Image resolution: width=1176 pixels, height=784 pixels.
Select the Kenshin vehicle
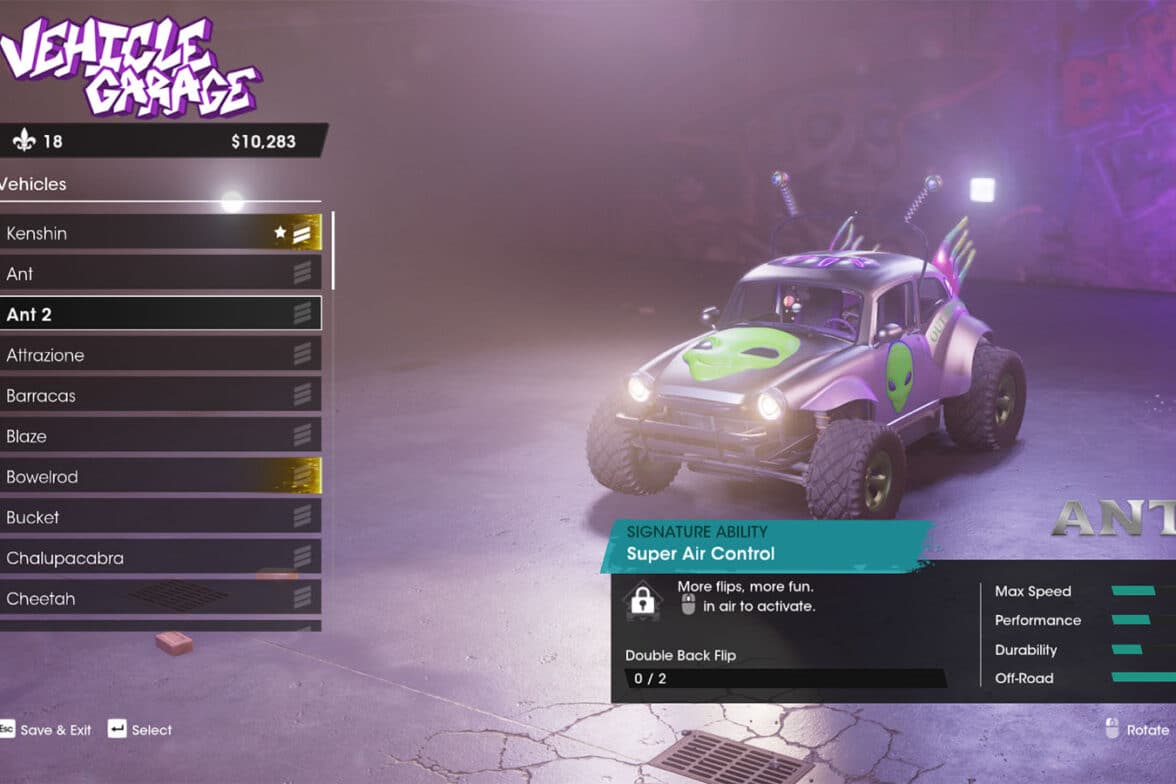(x=160, y=233)
